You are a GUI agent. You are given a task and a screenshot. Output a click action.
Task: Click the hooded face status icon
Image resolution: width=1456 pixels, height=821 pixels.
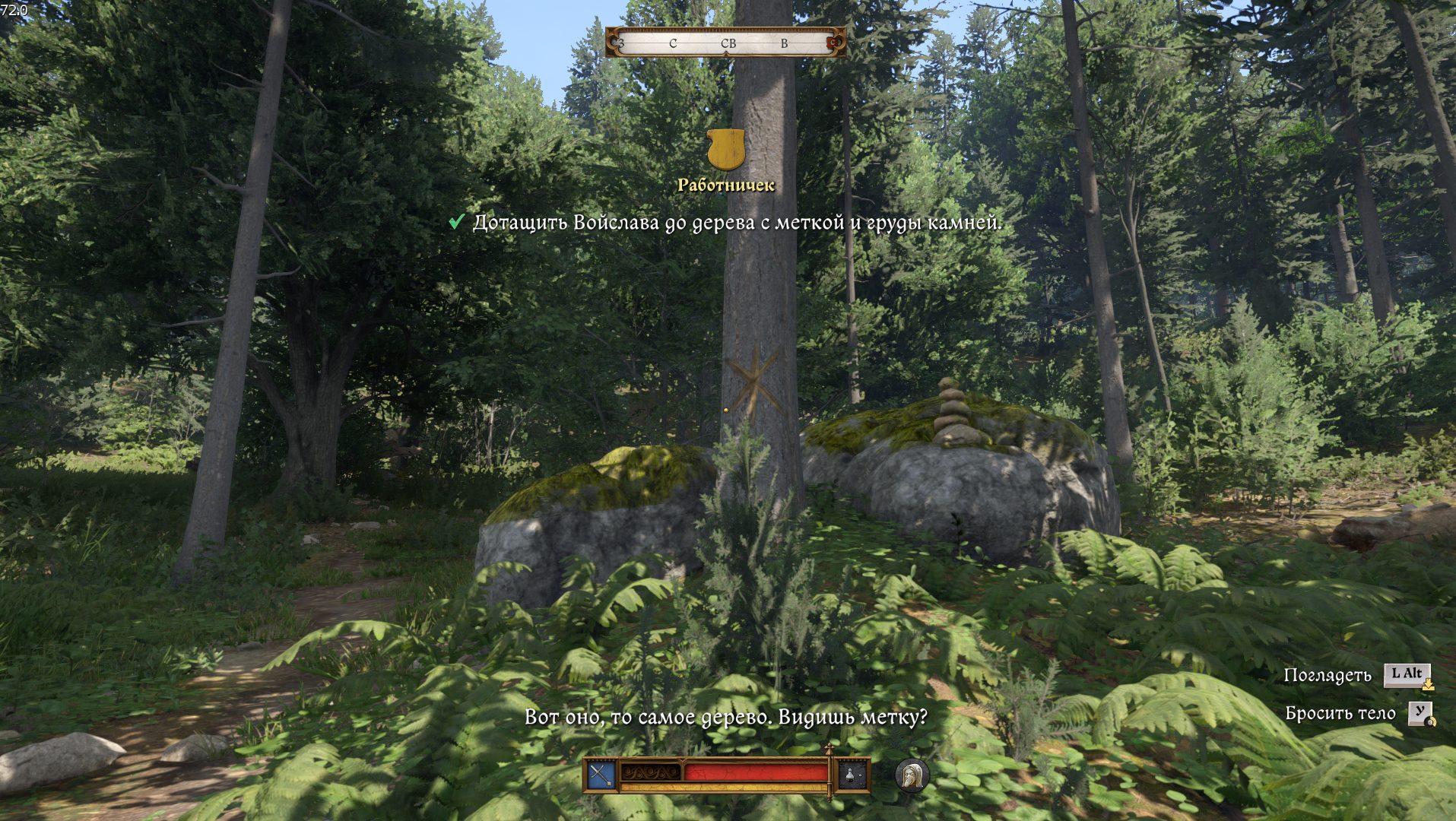912,775
